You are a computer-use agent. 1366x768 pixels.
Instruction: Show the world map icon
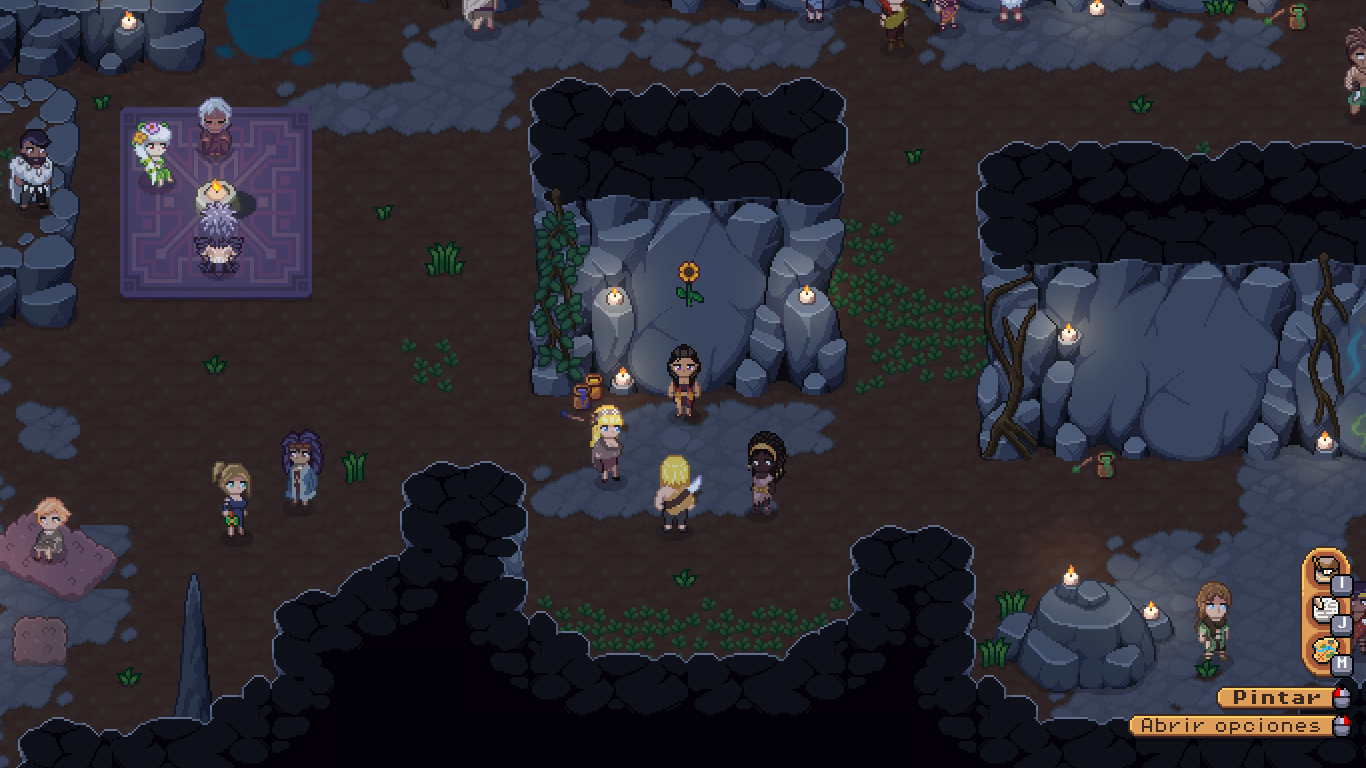(x=1325, y=650)
